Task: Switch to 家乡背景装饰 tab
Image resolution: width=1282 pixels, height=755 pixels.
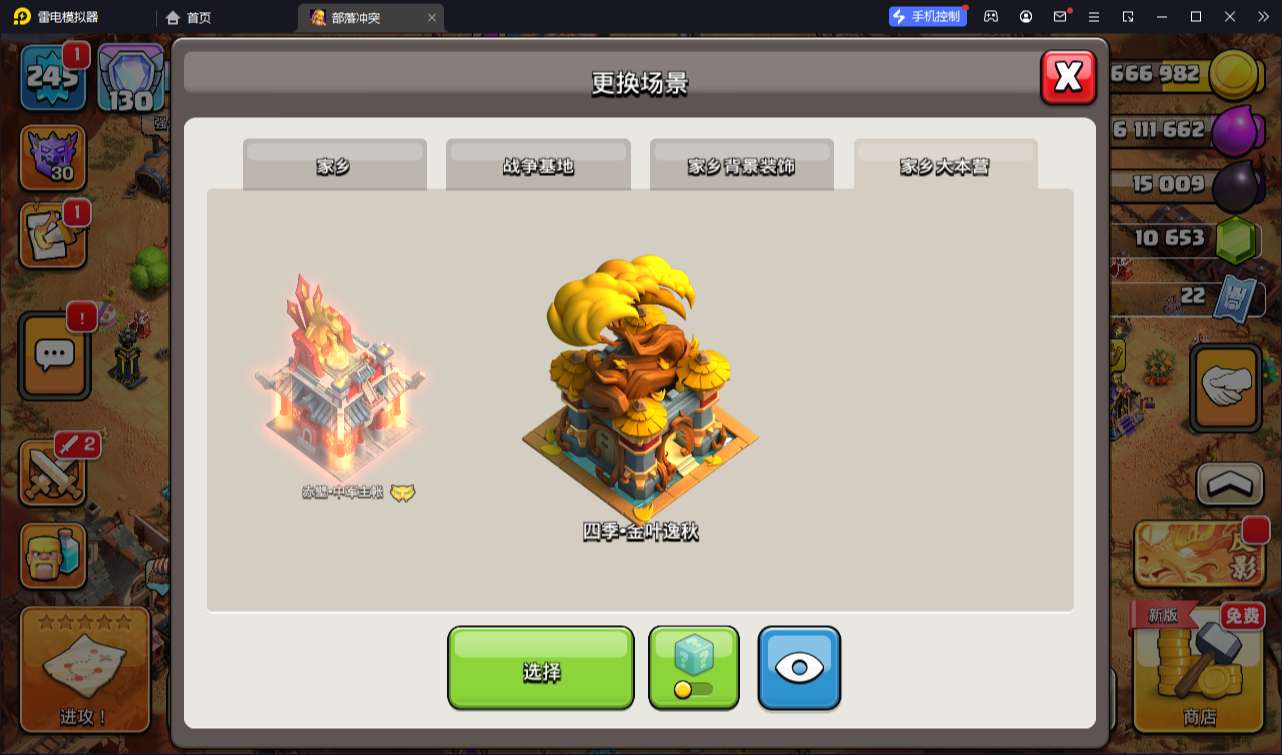Action: (741, 165)
